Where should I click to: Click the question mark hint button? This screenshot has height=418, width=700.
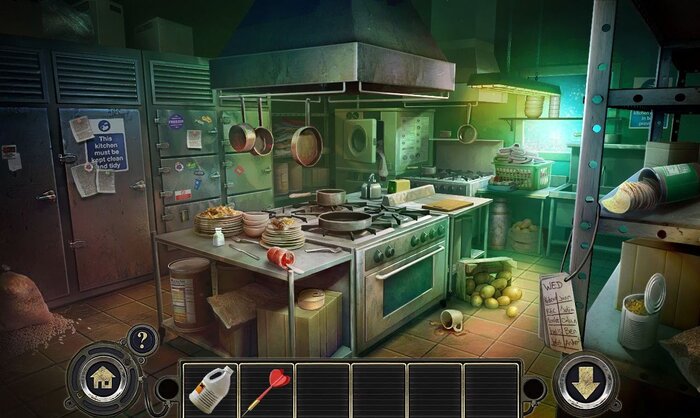coord(142,340)
